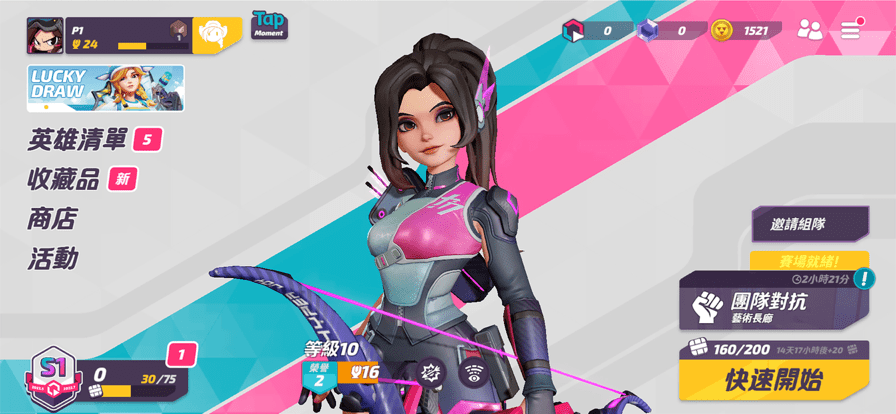Open the hamburger main menu

click(850, 30)
